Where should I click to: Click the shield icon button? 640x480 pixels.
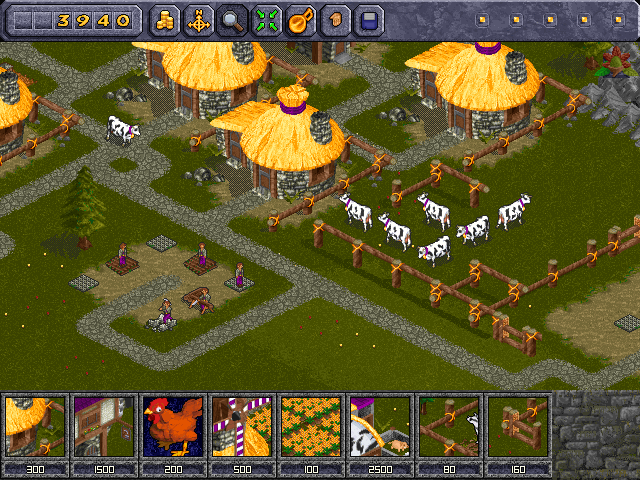tap(335, 19)
